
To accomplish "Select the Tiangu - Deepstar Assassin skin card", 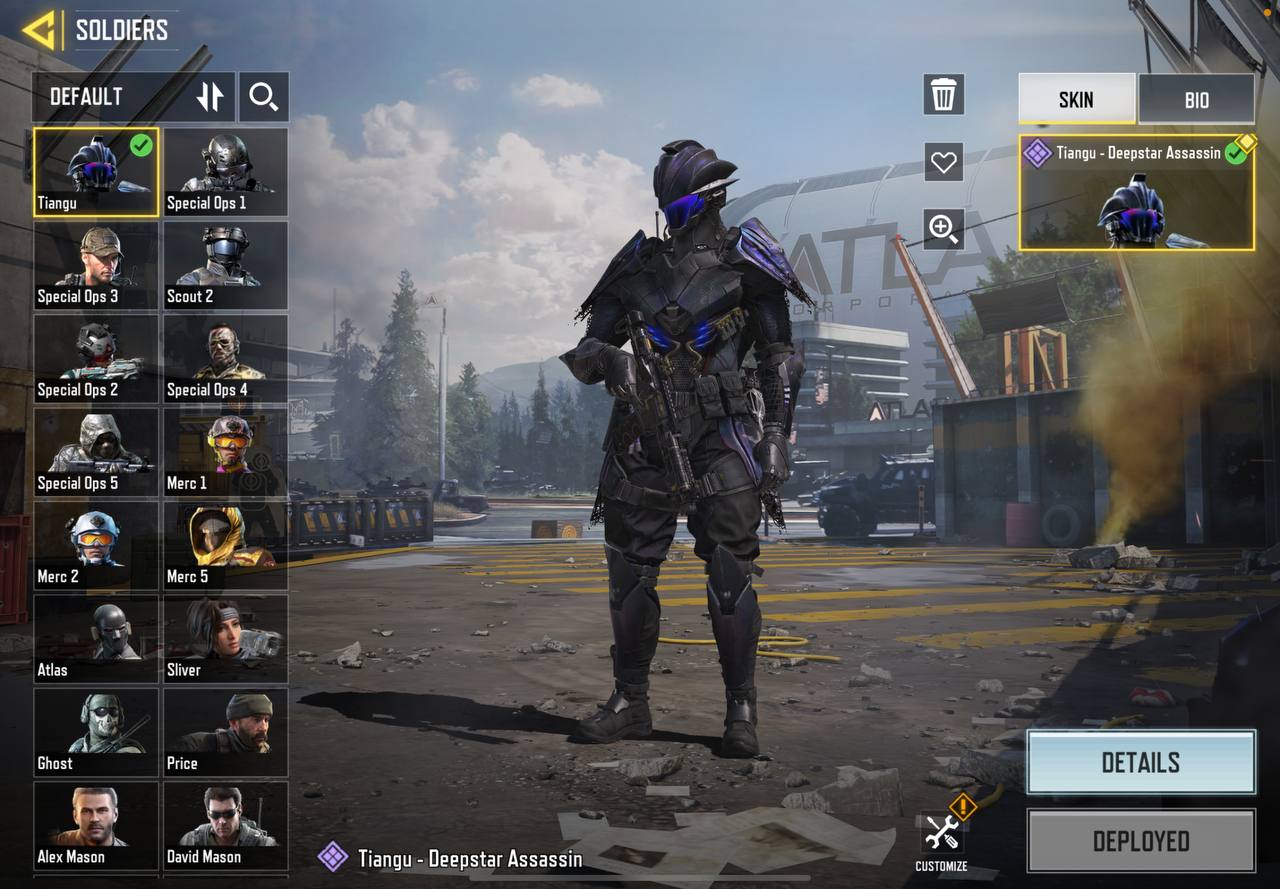I will 1136,193.
